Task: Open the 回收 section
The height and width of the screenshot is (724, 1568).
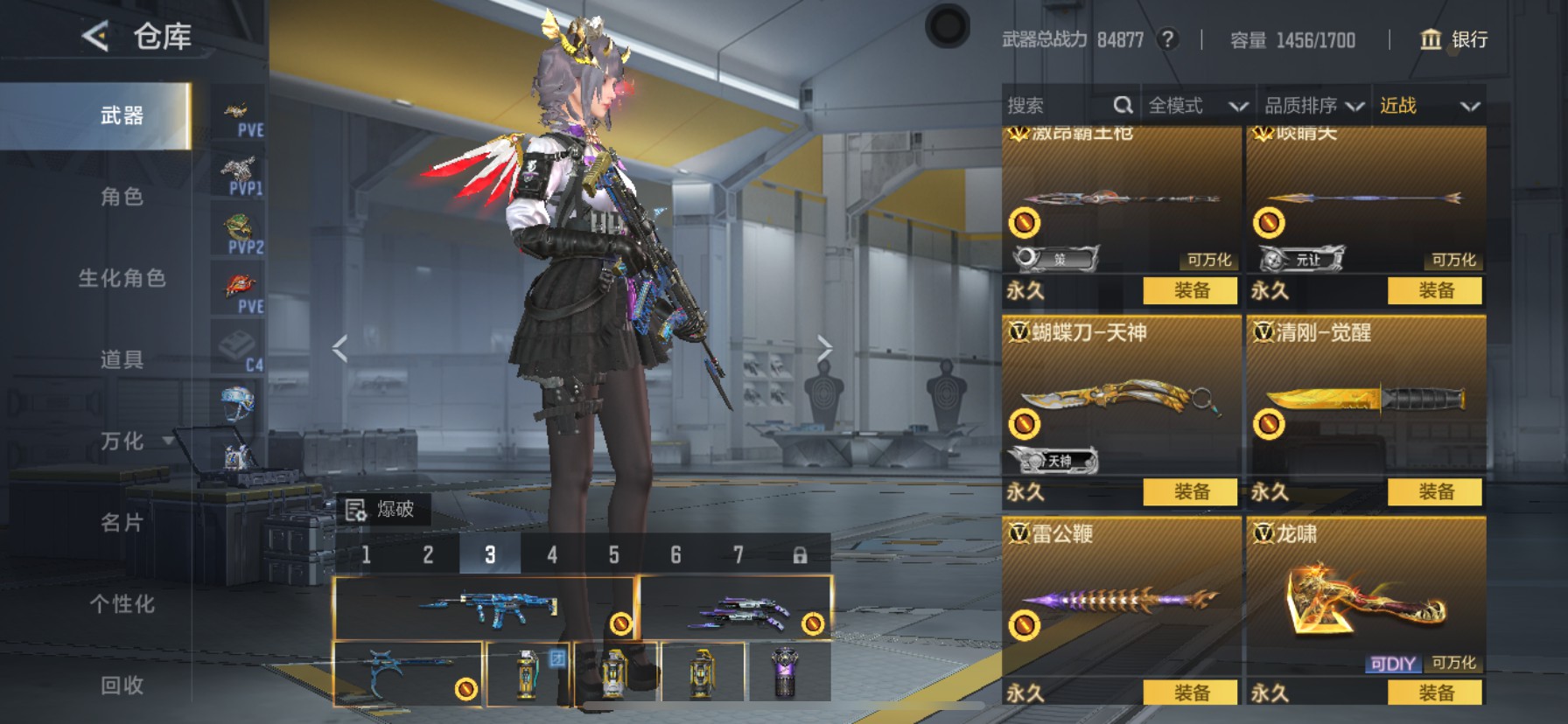Action: (122, 685)
